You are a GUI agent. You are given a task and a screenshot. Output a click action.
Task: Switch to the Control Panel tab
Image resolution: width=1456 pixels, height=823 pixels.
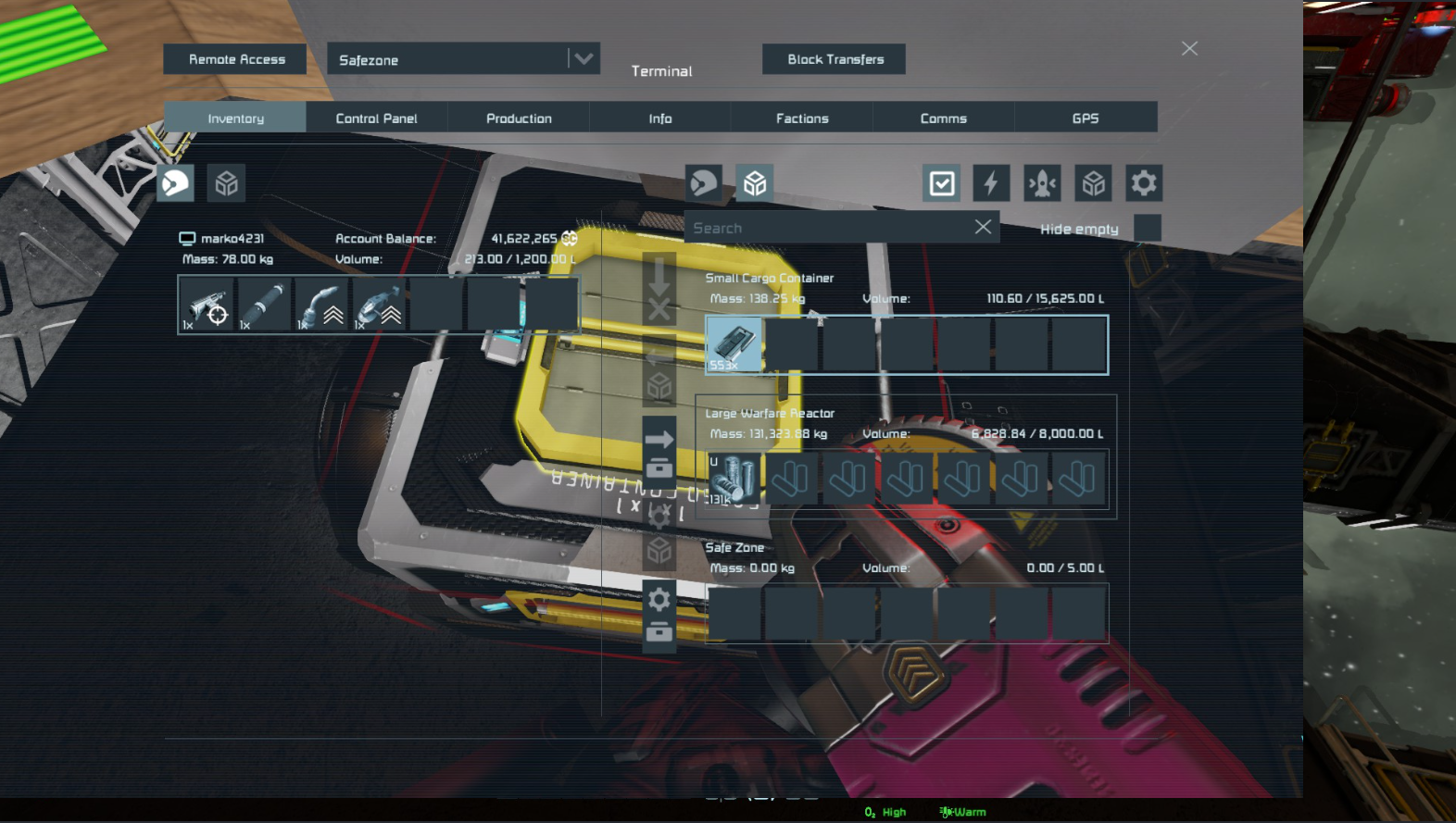point(376,118)
